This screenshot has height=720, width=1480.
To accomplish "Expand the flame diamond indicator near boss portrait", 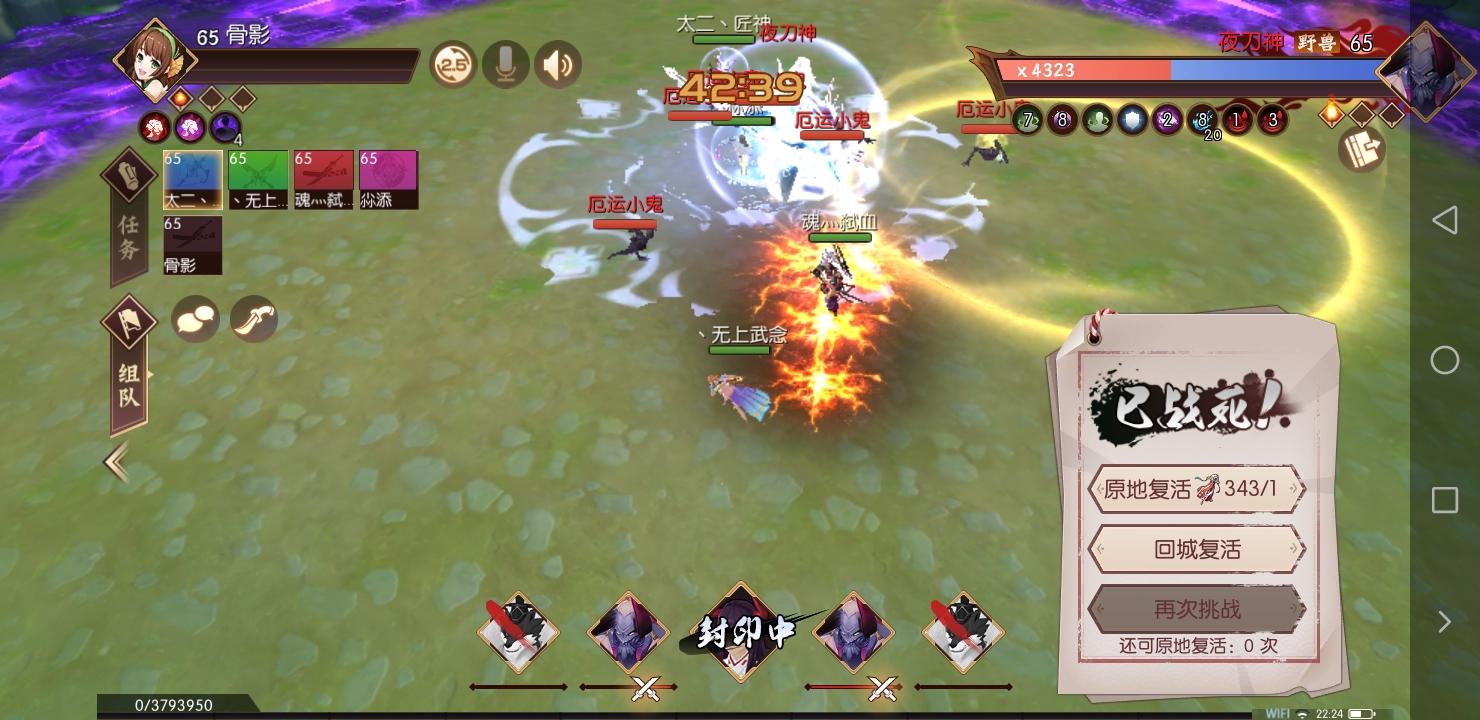I will pyautogui.click(x=1330, y=113).
